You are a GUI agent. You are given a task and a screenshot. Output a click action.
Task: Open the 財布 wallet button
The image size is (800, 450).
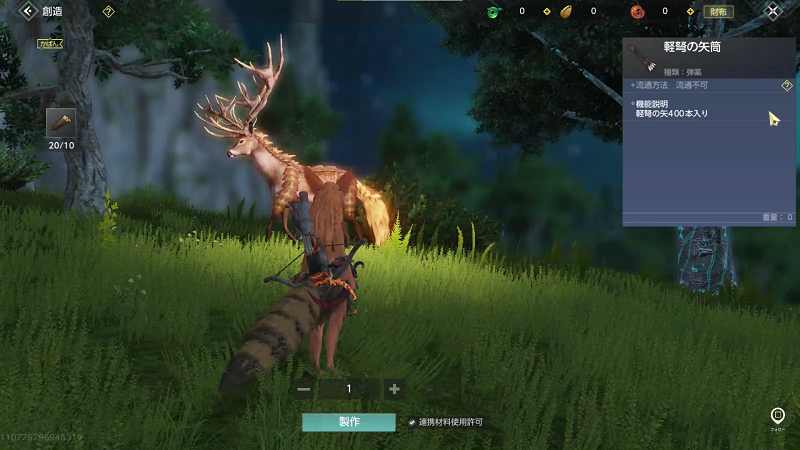(x=717, y=12)
